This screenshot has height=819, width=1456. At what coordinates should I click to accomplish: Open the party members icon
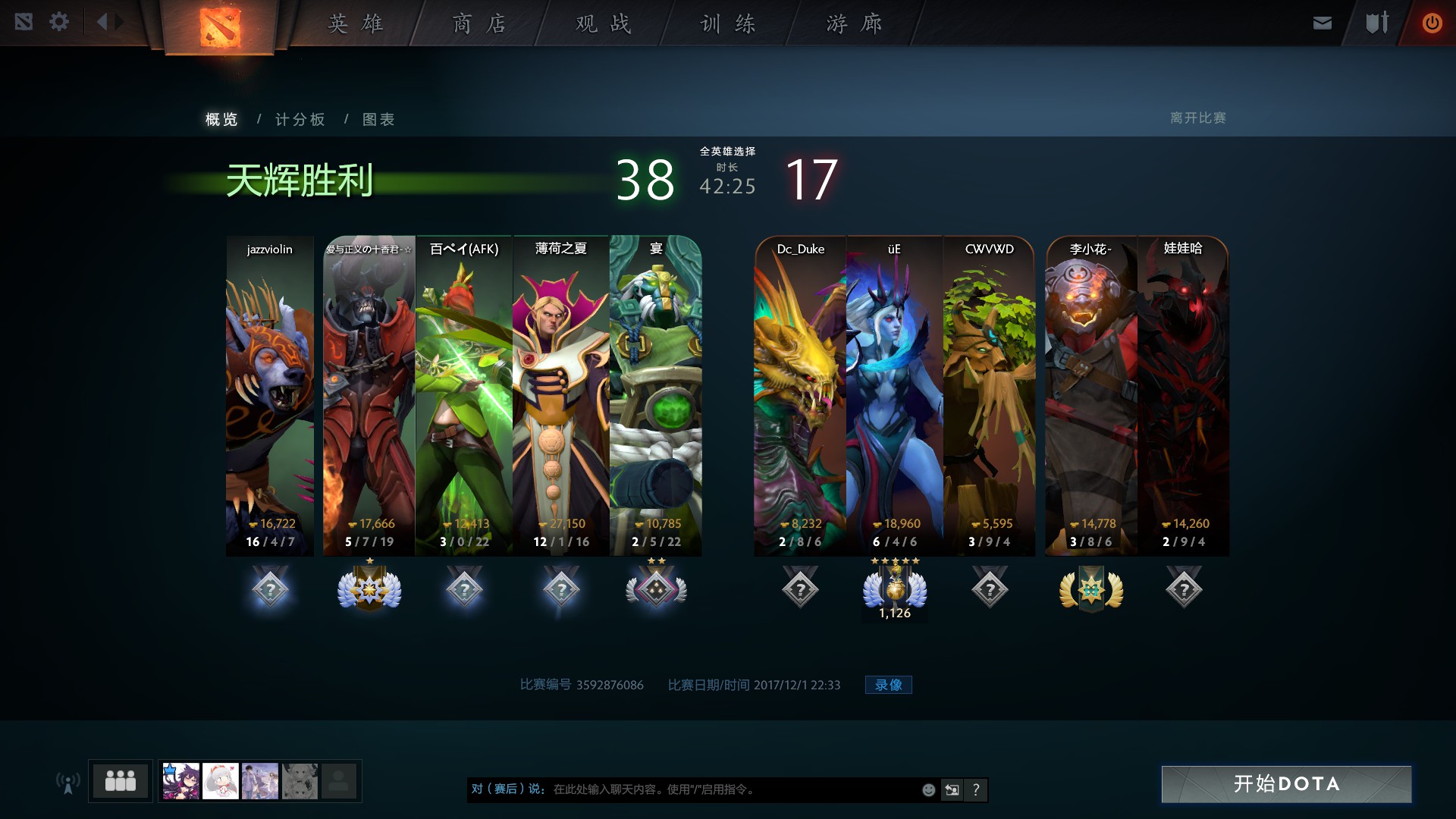tap(120, 780)
